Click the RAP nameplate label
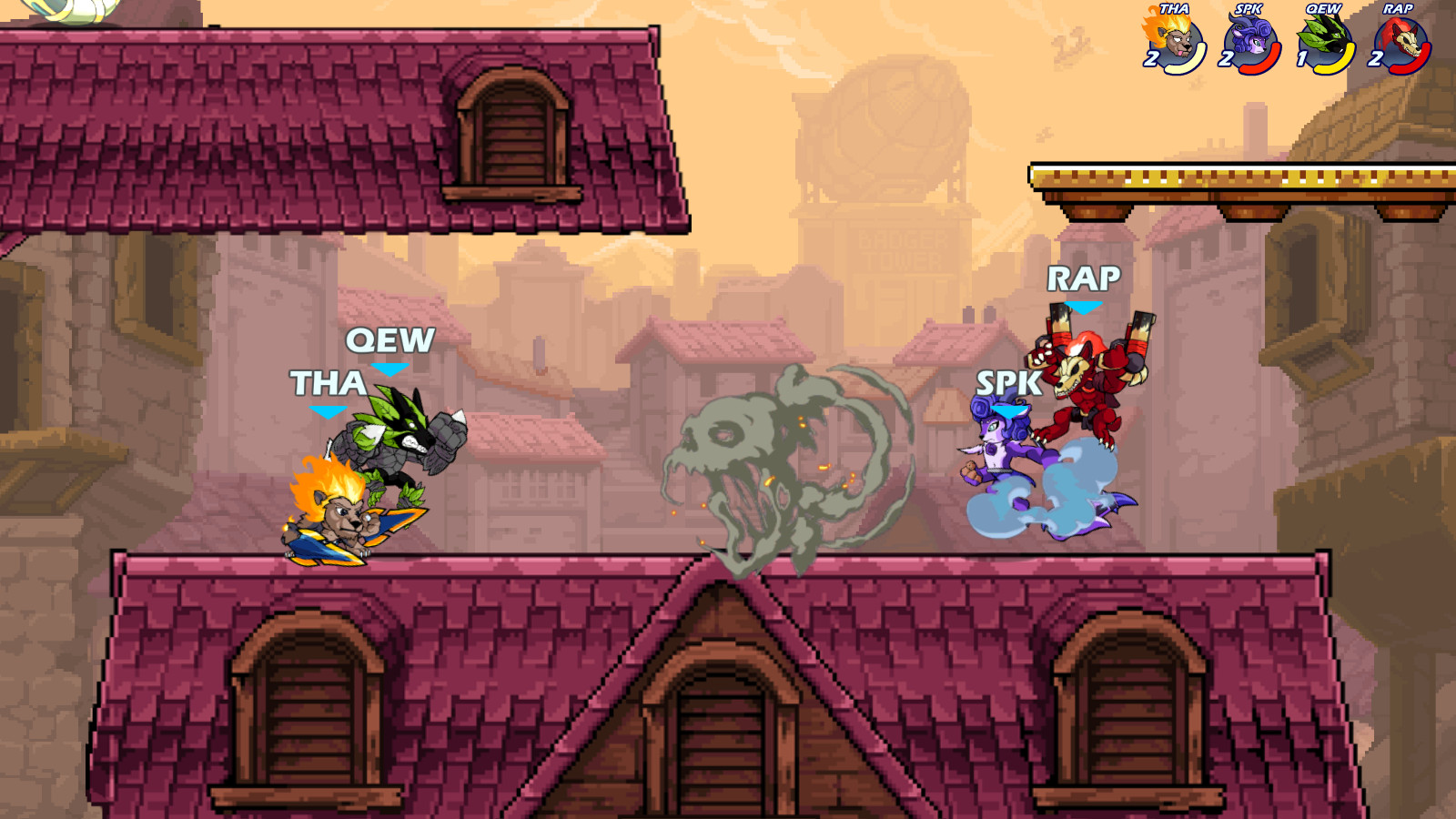The height and width of the screenshot is (819, 1456). (1085, 278)
